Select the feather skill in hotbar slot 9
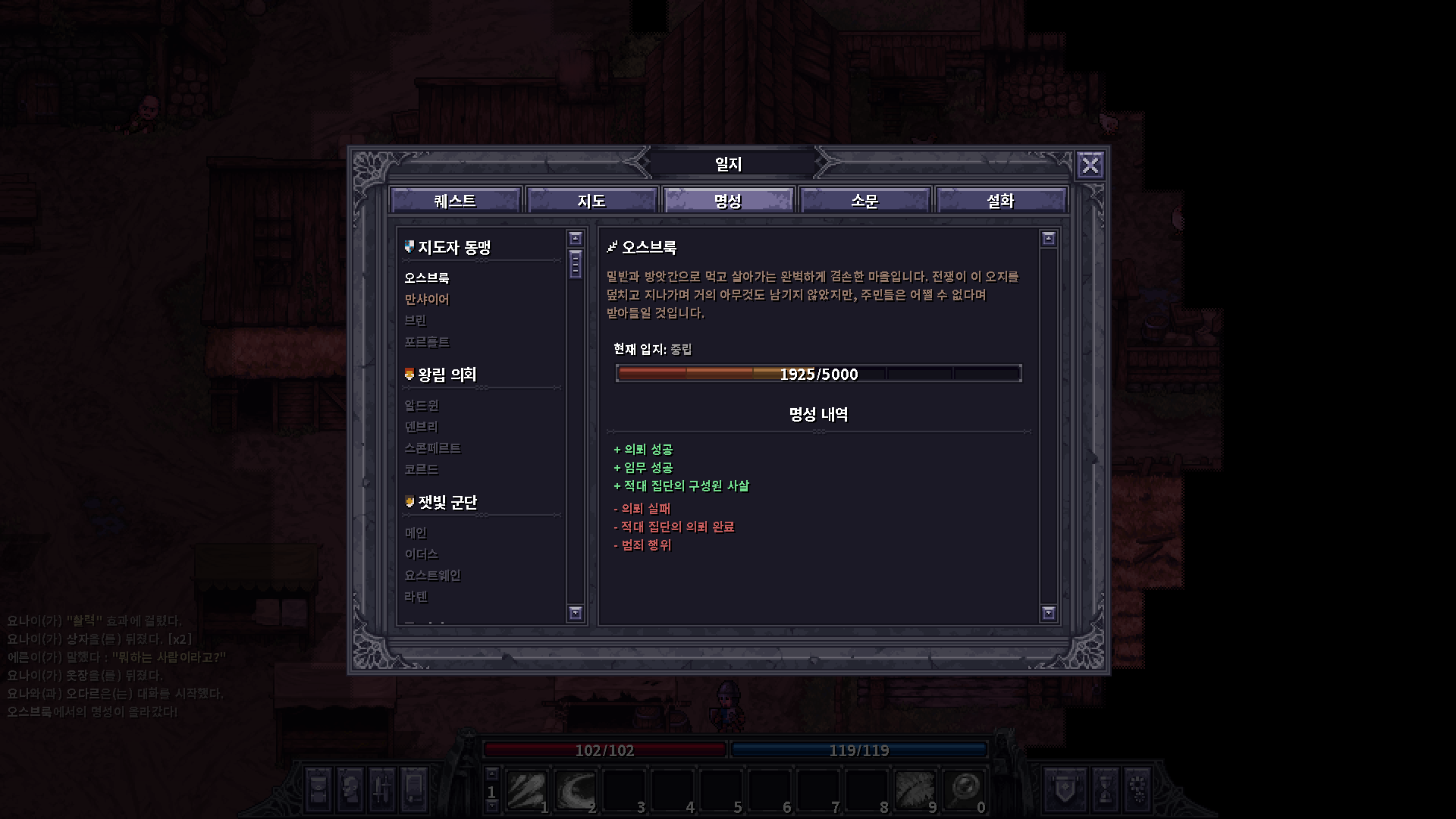1456x819 pixels. click(x=916, y=789)
